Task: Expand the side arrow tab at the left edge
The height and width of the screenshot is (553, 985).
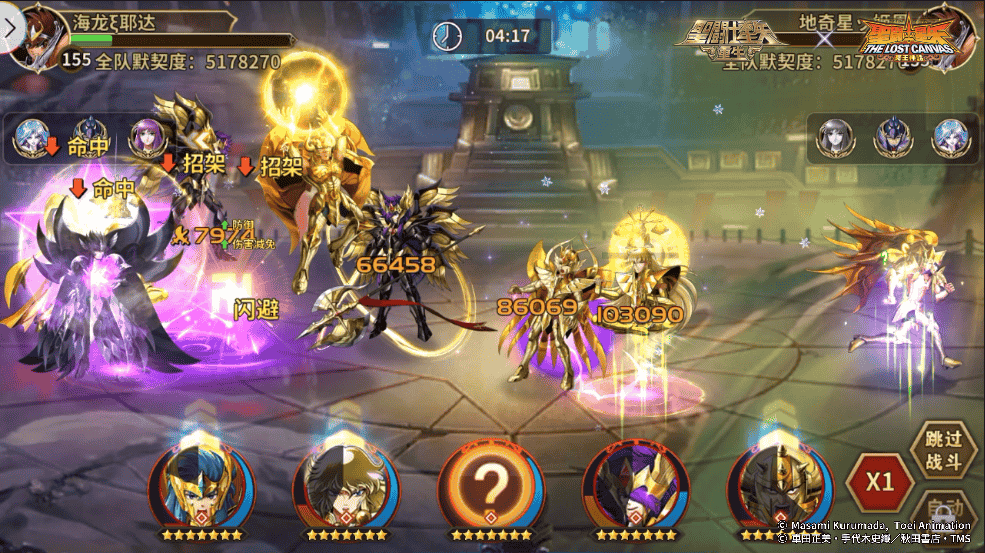Action: pyautogui.click(x=10, y=28)
